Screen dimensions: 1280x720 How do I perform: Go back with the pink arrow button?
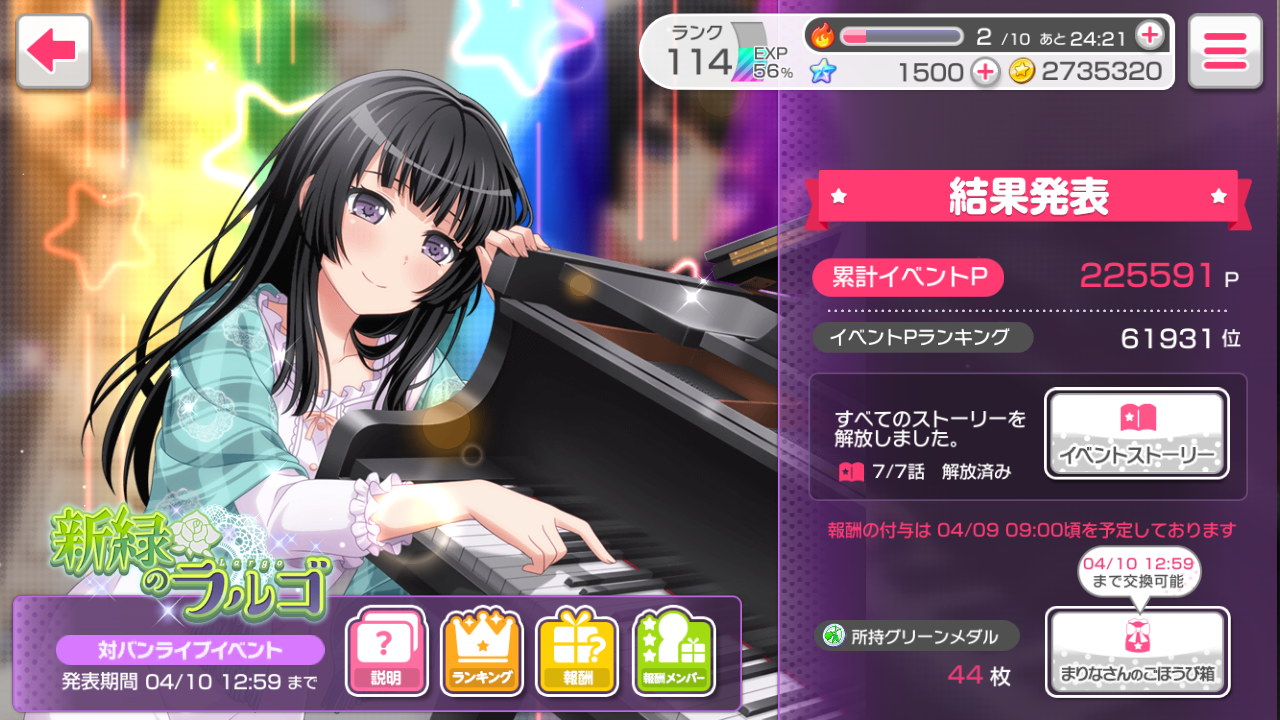click(x=54, y=51)
